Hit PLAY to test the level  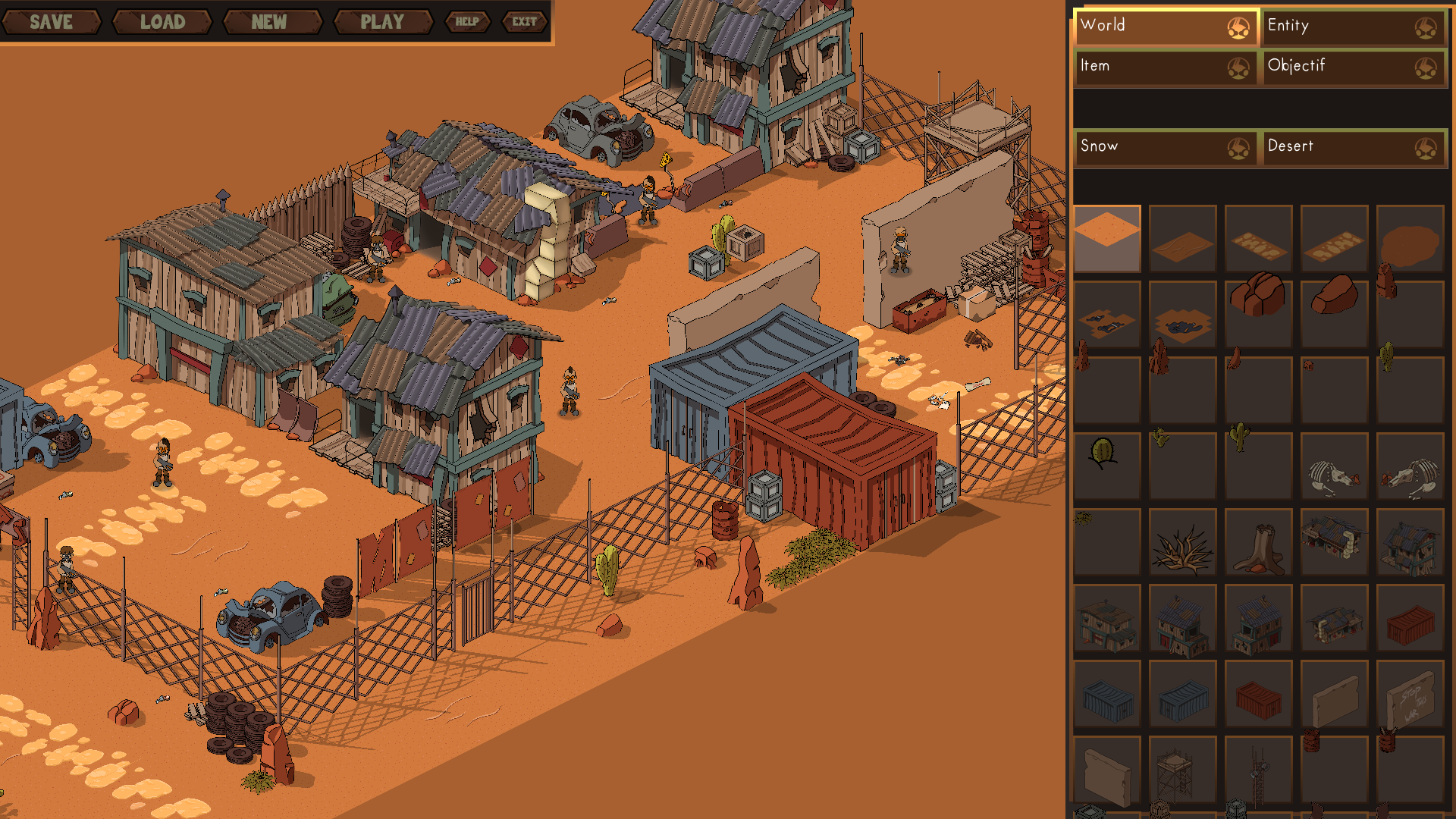click(x=382, y=22)
